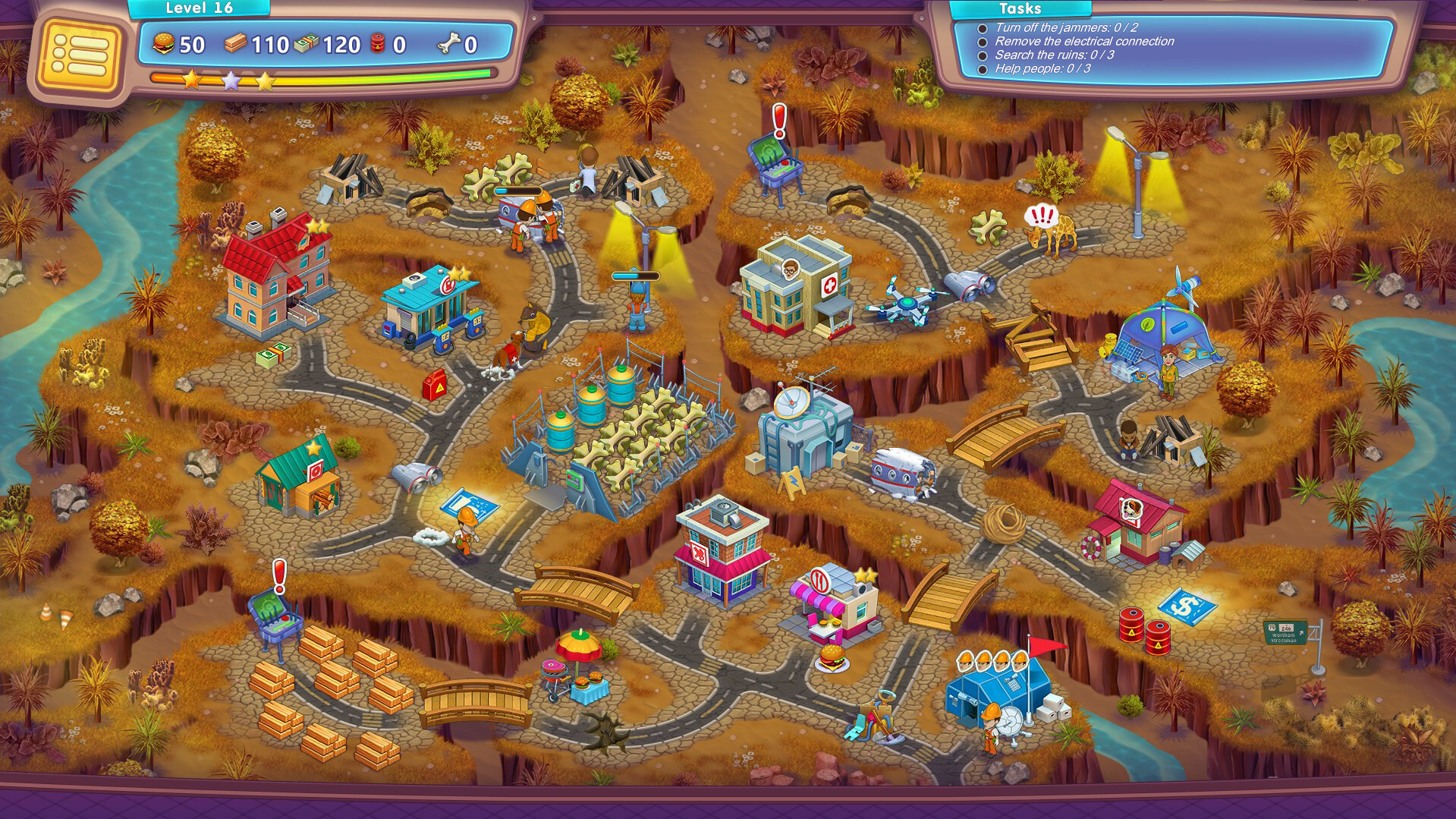Click the giraffe's triple-exclamation alert bubble
1456x819 pixels.
(x=1042, y=216)
